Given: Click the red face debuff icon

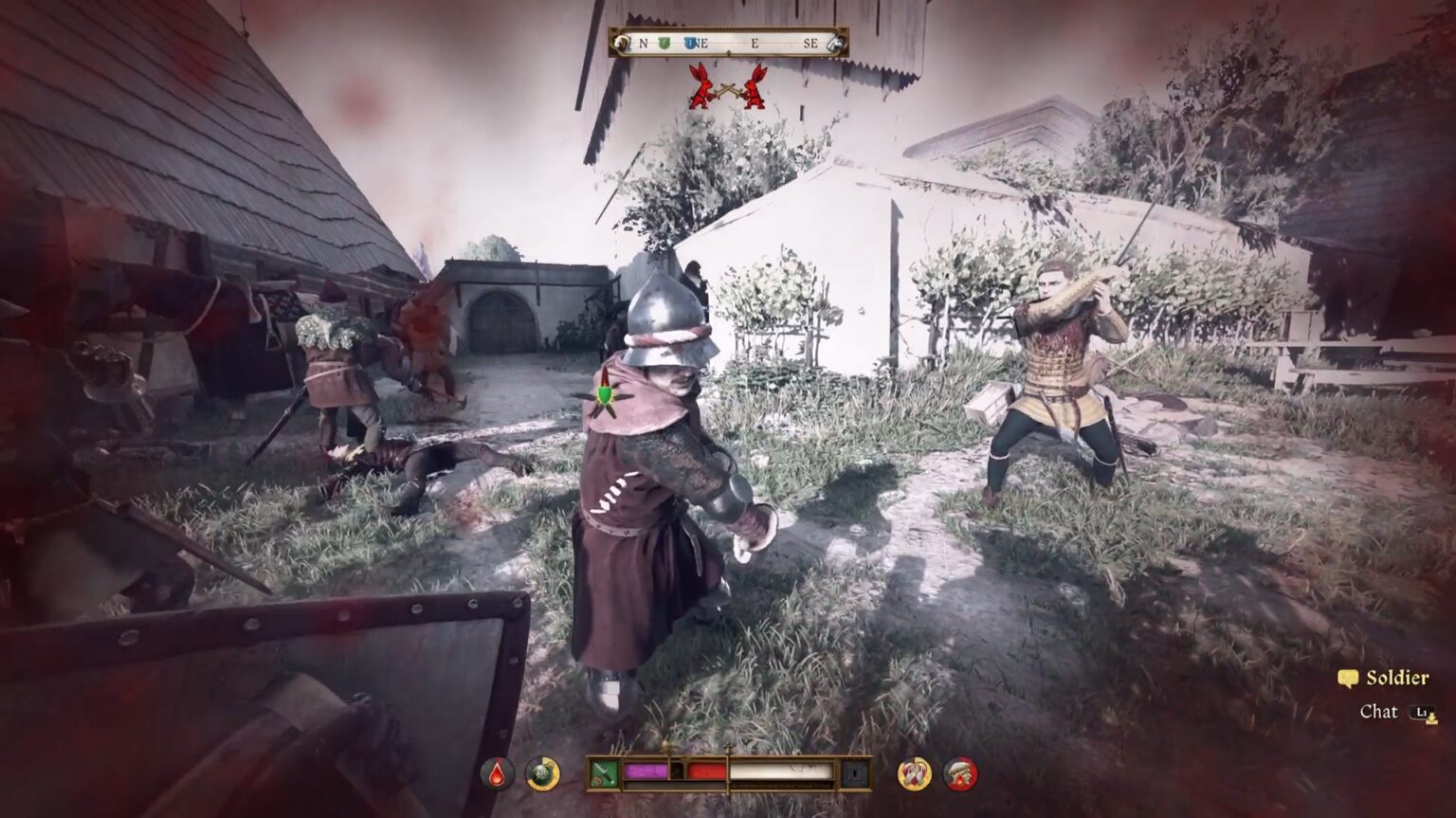Looking at the screenshot, I should pos(958,774).
